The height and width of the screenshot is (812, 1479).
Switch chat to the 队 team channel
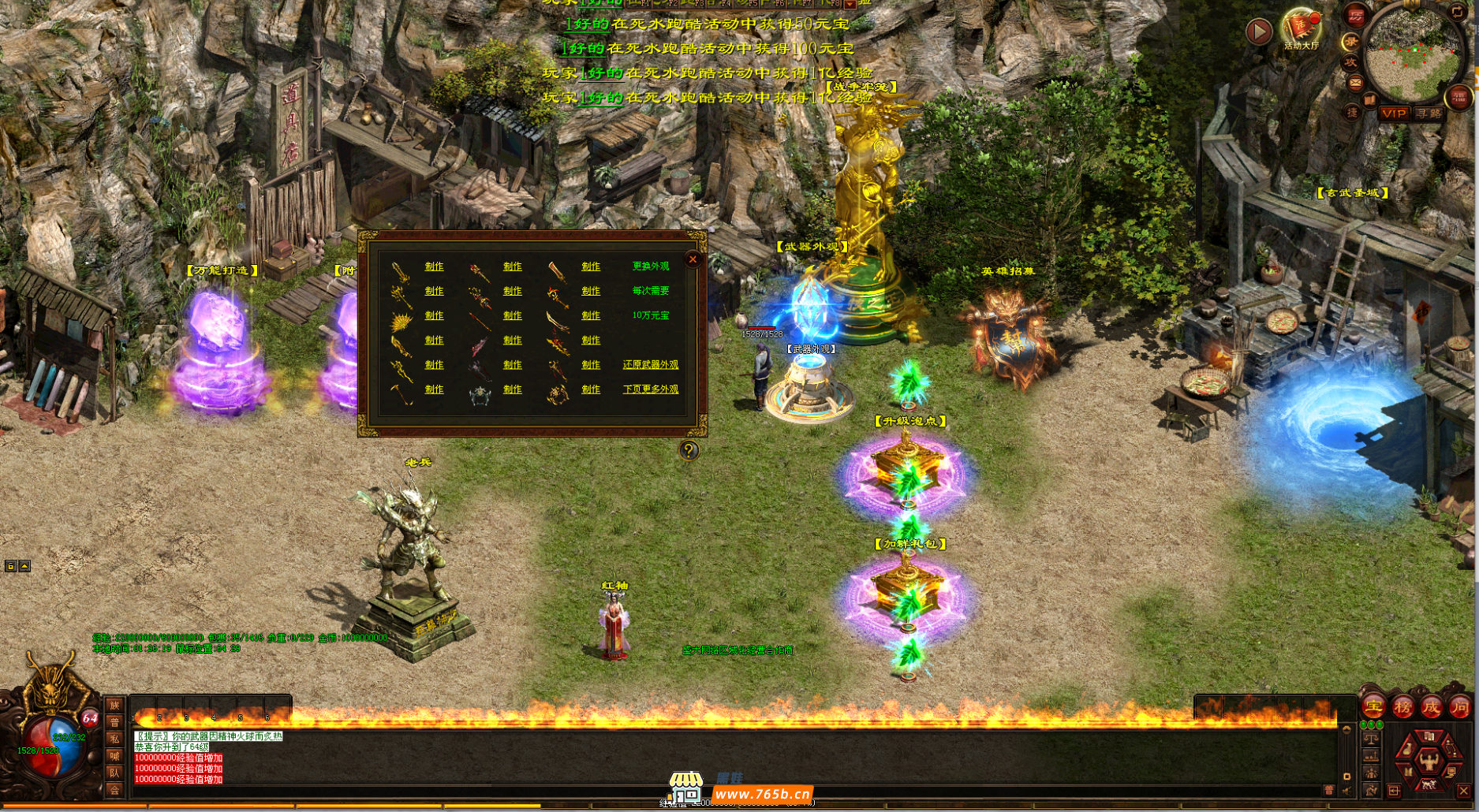(x=114, y=773)
